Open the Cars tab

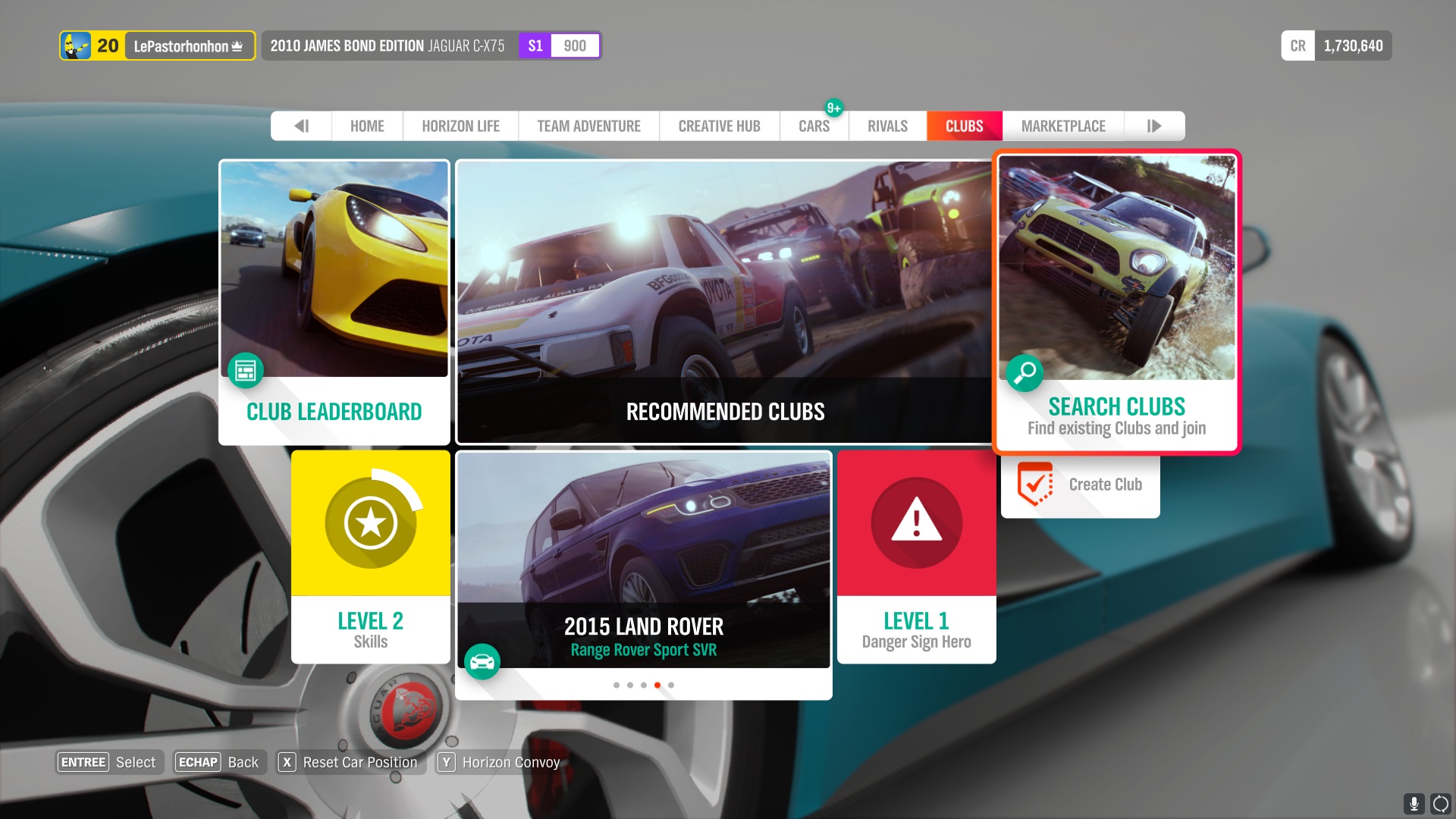coord(814,126)
